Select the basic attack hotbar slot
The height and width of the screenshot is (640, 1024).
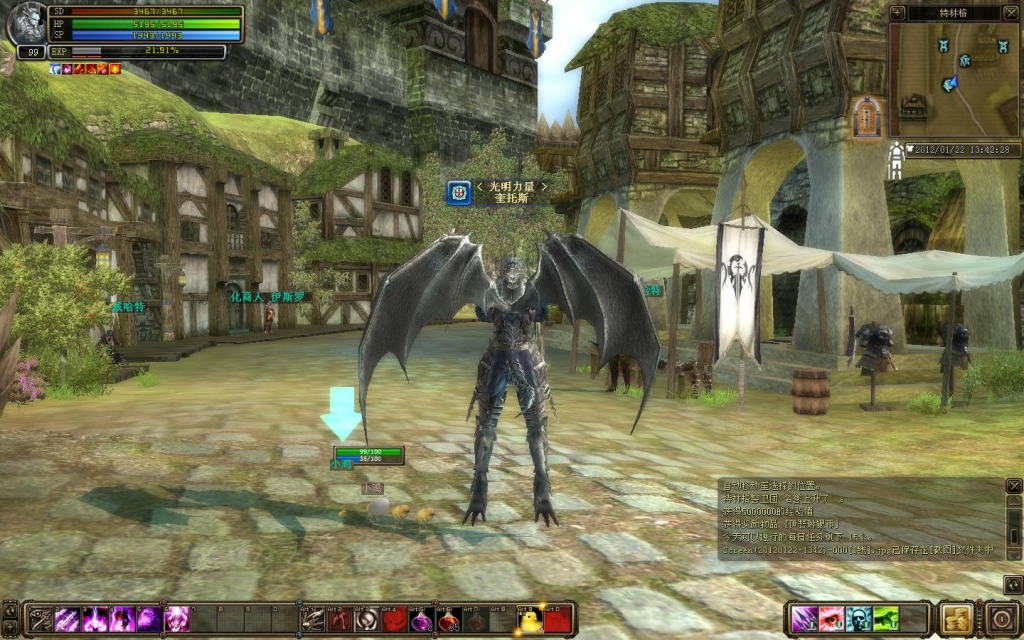40,619
